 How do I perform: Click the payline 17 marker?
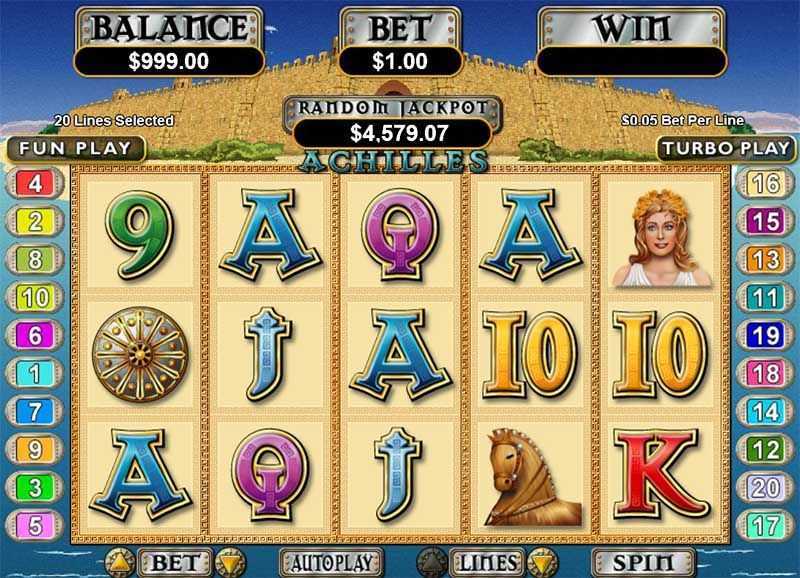tap(765, 524)
